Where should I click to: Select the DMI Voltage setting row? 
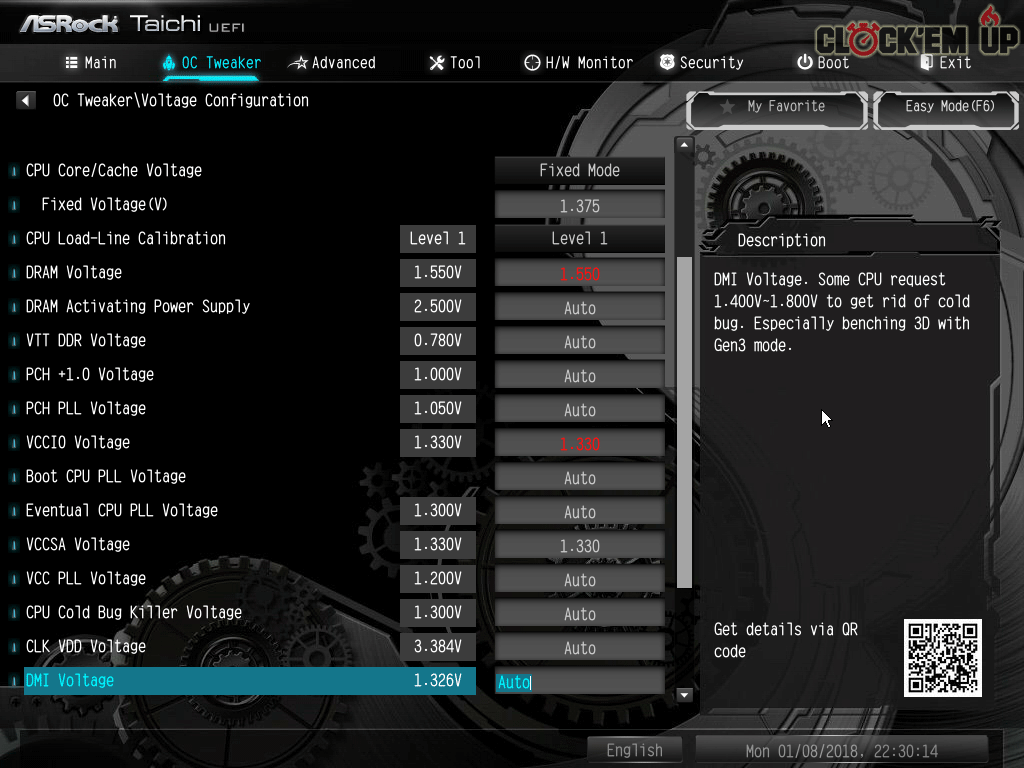coord(250,681)
